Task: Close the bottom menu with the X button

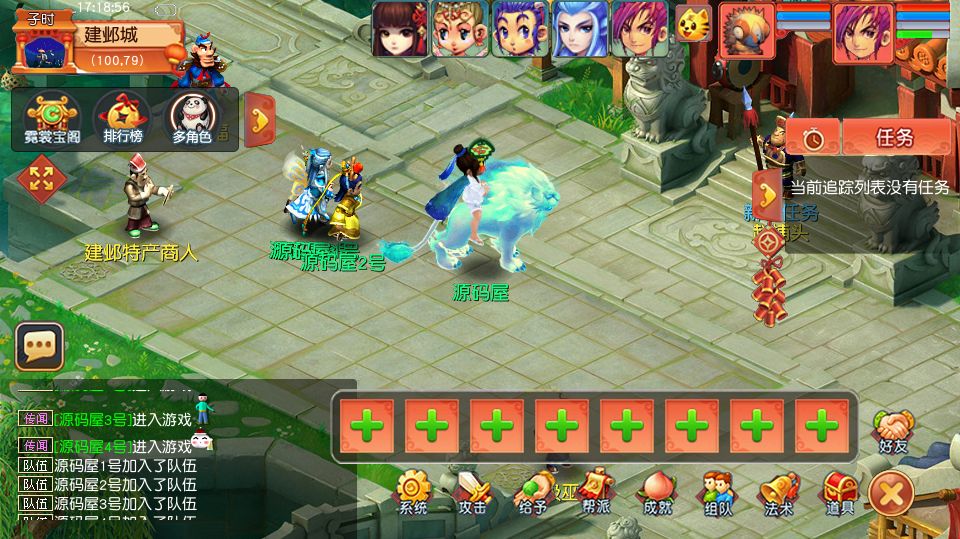Action: tap(890, 493)
